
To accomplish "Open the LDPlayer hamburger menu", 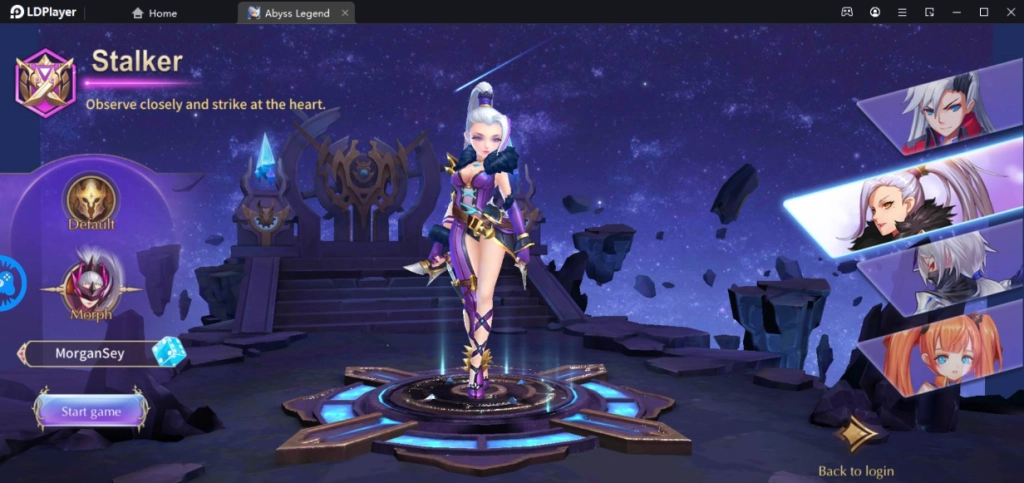I will coord(902,12).
